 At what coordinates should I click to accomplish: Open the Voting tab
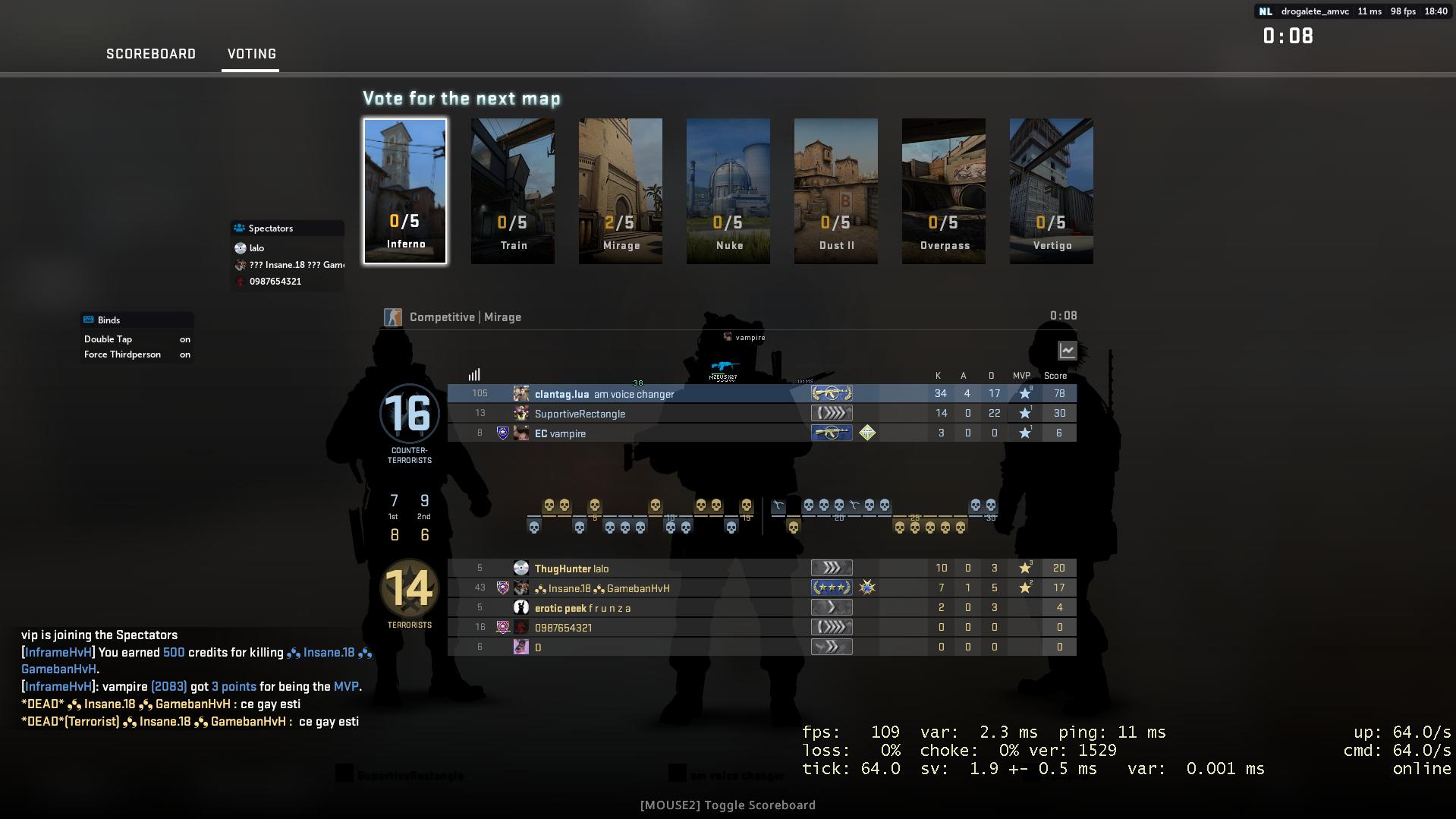click(250, 54)
